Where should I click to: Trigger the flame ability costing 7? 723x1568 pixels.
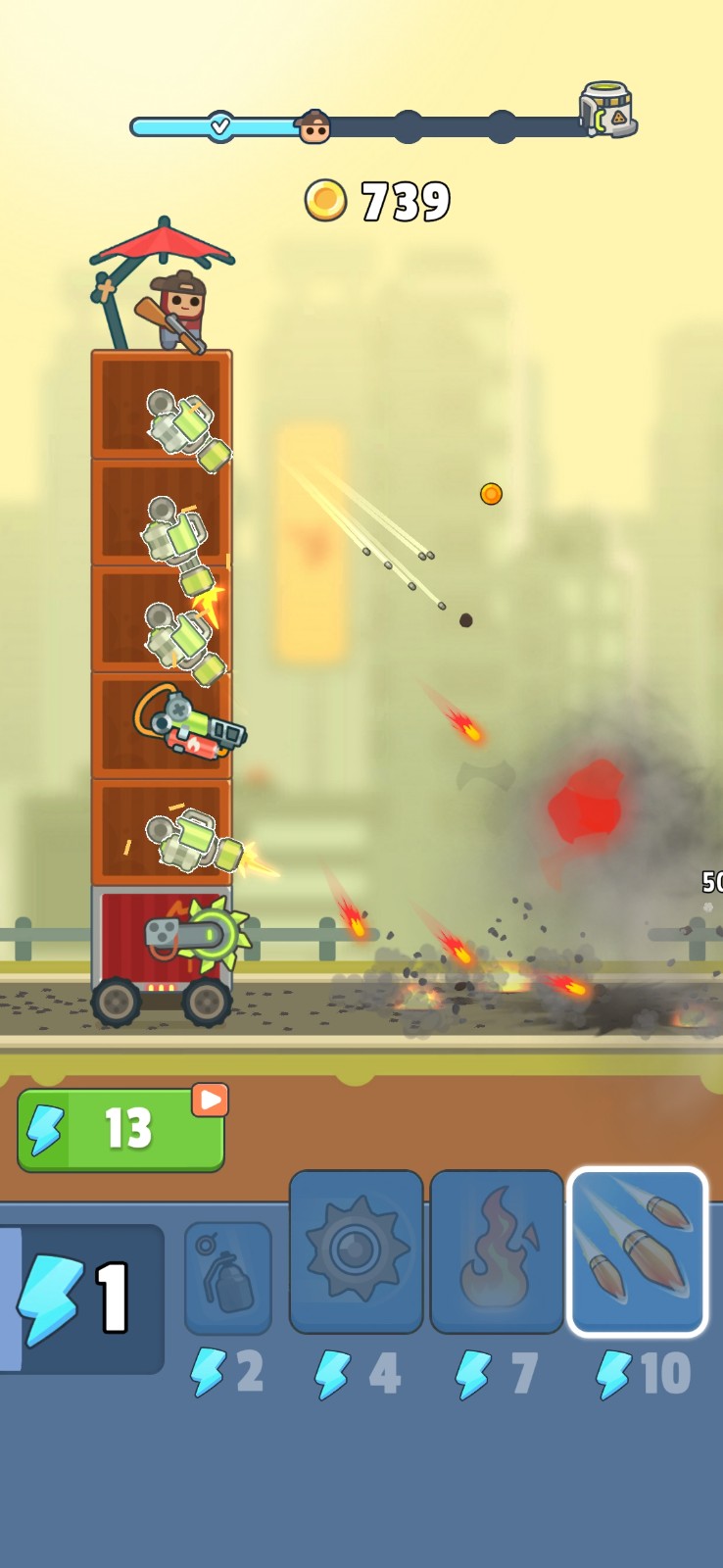tap(496, 1251)
